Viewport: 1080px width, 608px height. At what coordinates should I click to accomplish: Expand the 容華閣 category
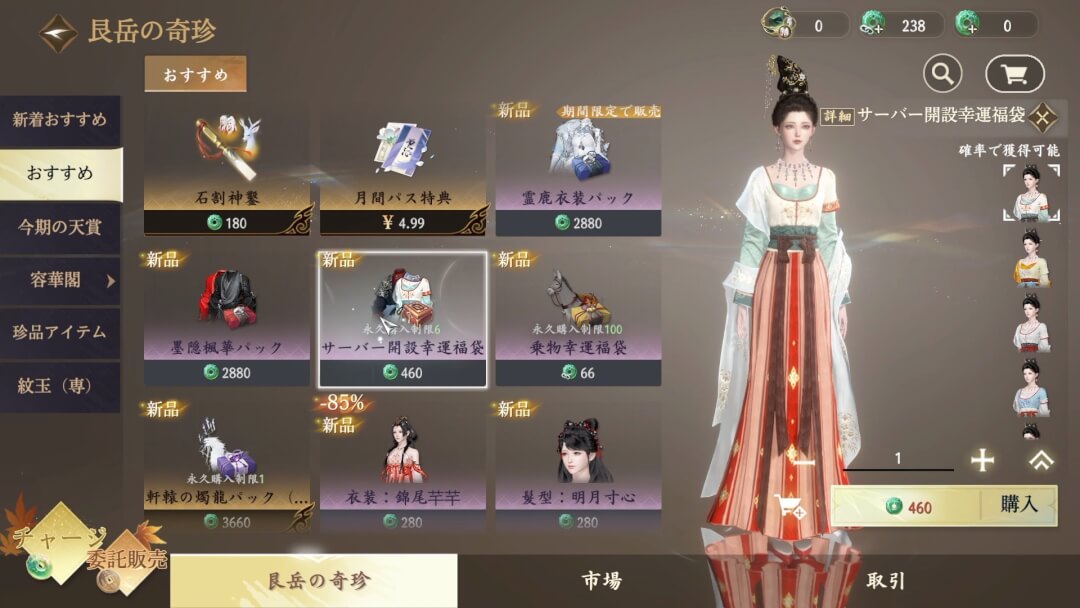(x=60, y=281)
